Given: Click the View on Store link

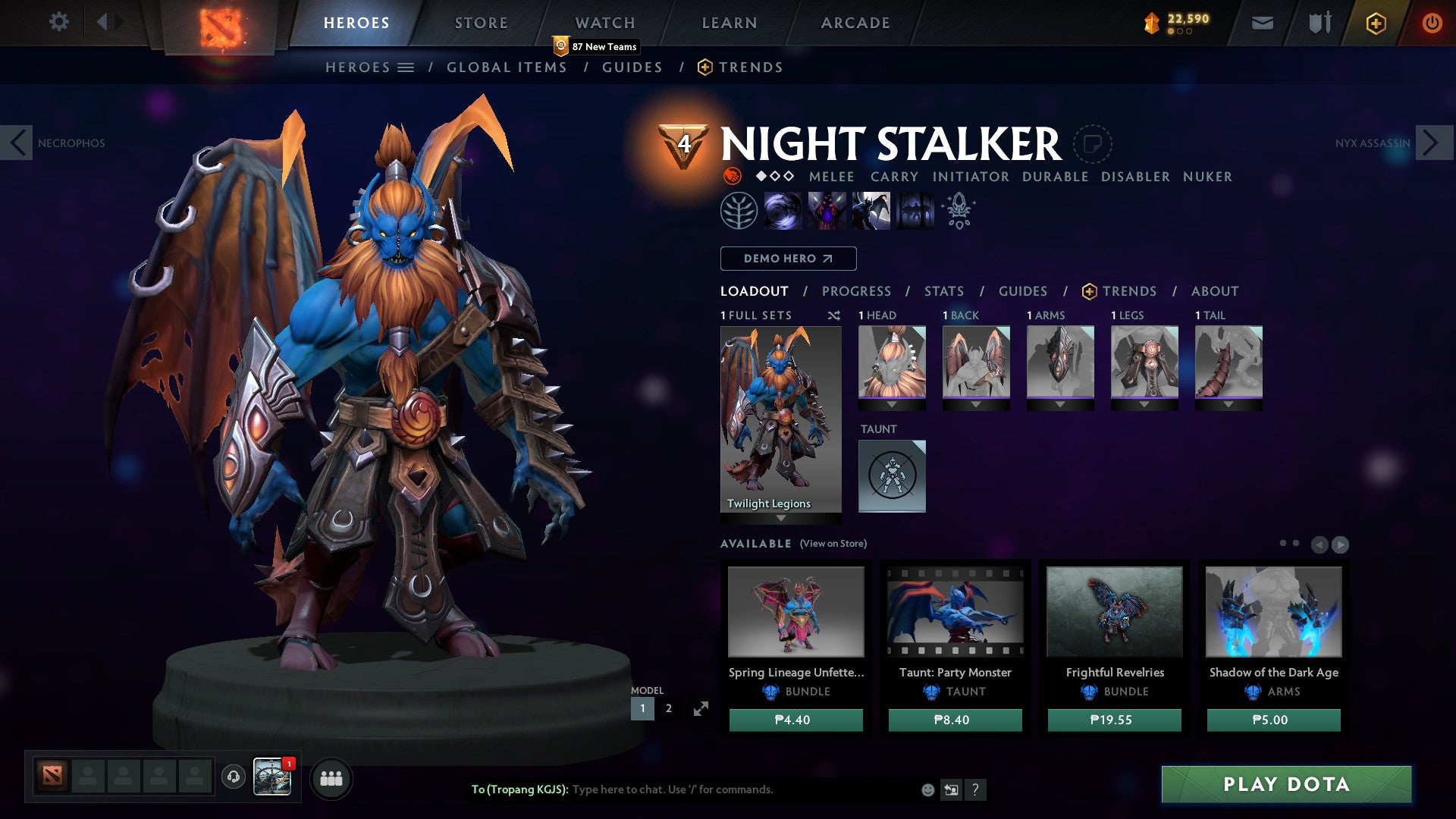Looking at the screenshot, I should click(x=833, y=544).
